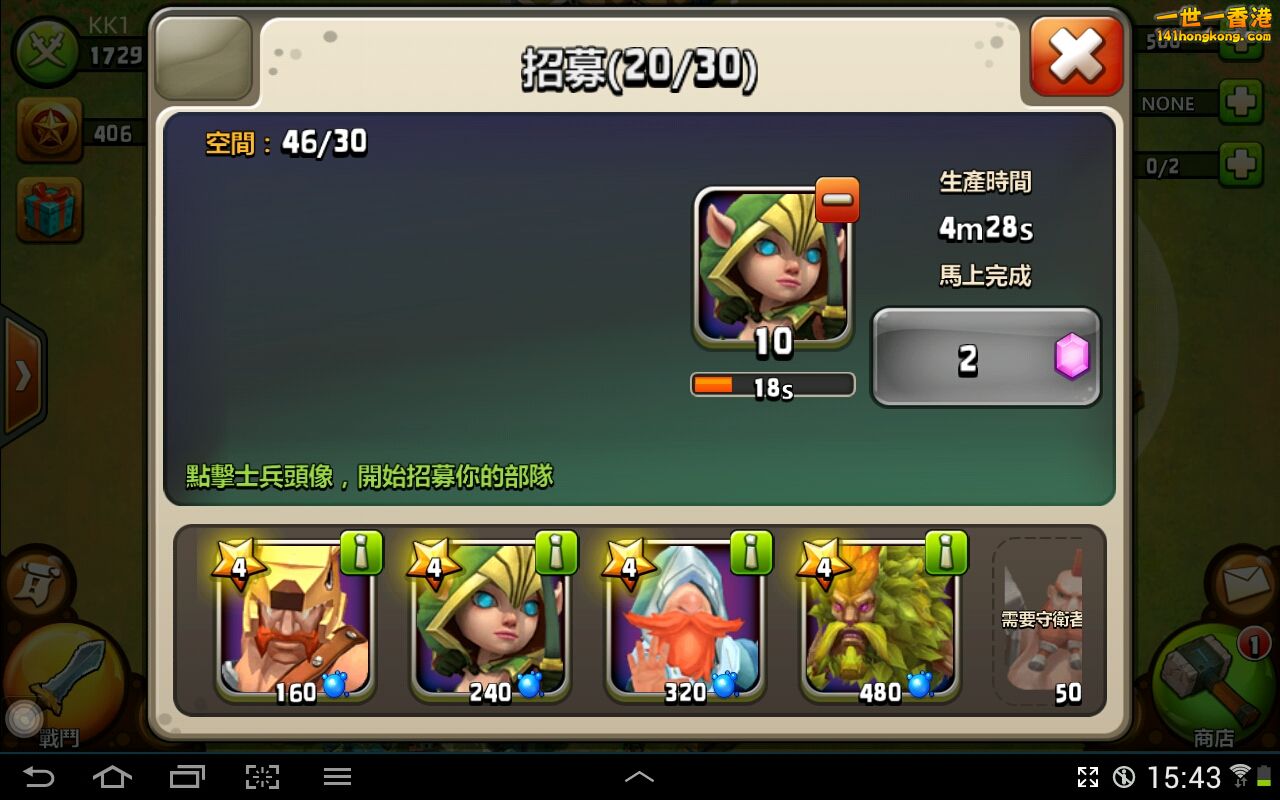Open the Android menu button
The image size is (1280, 800).
coord(337,777)
